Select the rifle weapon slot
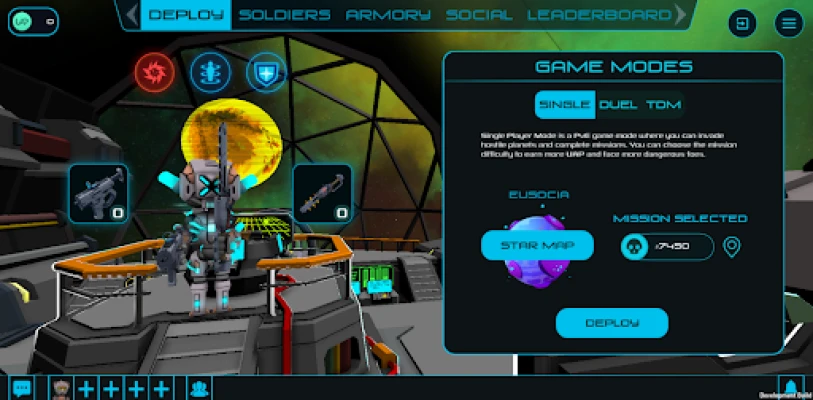The width and height of the screenshot is (813, 400). 322,193
